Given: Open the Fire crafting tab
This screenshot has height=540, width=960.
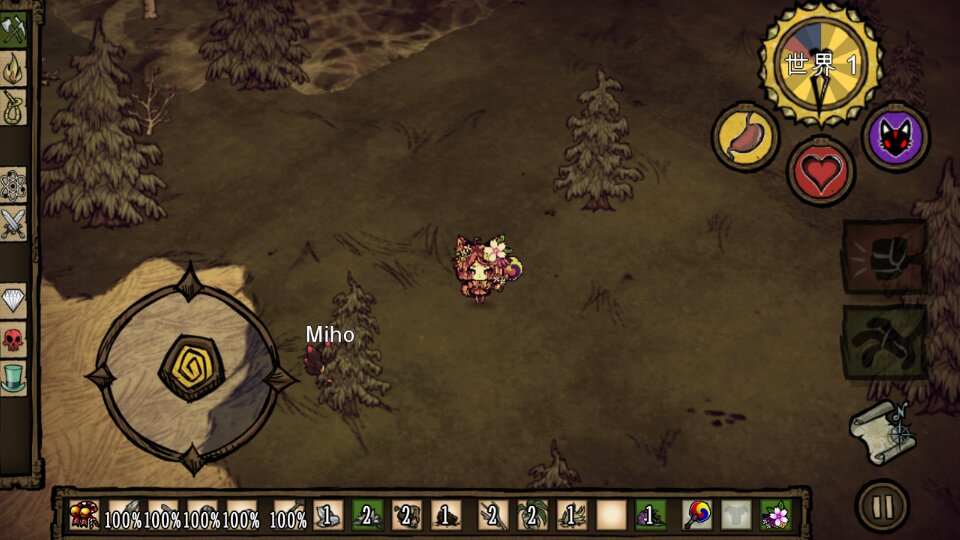Looking at the screenshot, I should coord(13,67).
